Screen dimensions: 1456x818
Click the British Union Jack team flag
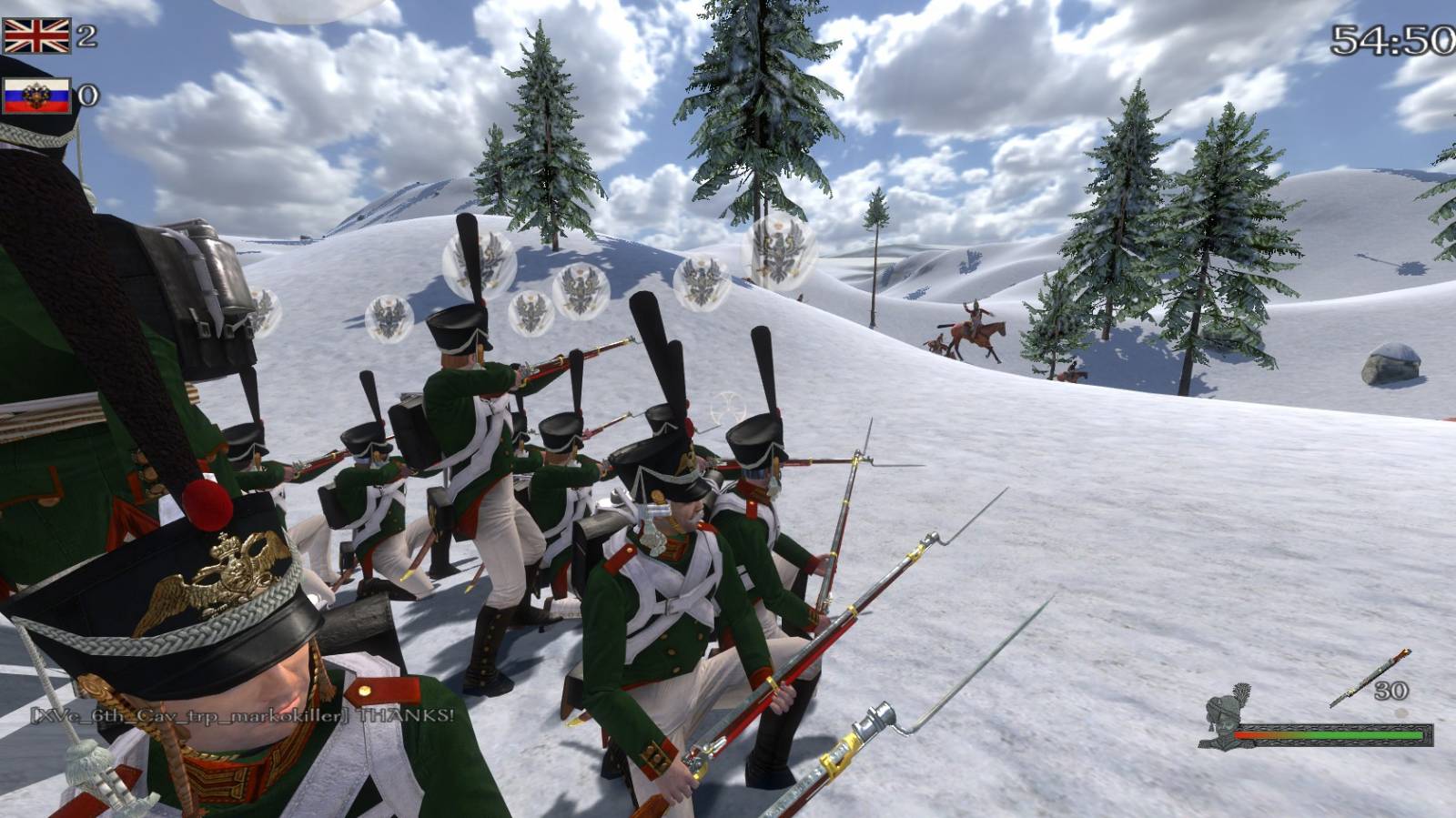36,36
